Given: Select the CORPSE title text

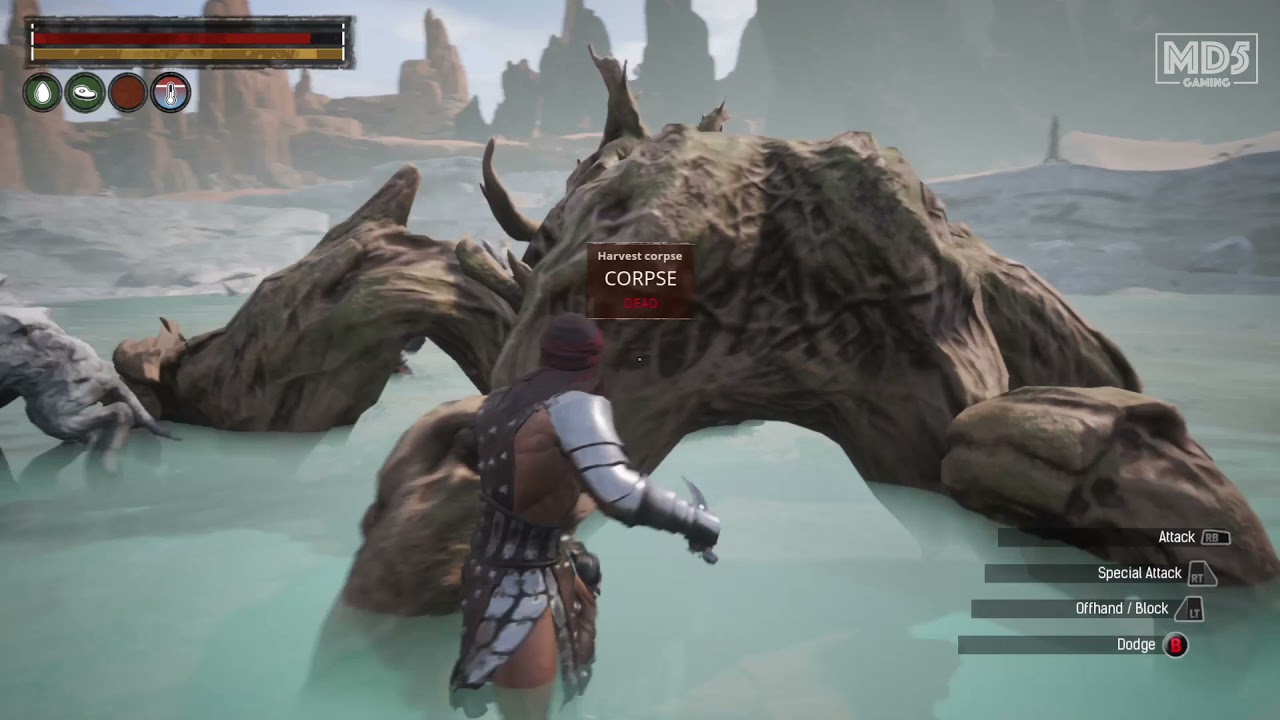Looking at the screenshot, I should [x=640, y=279].
